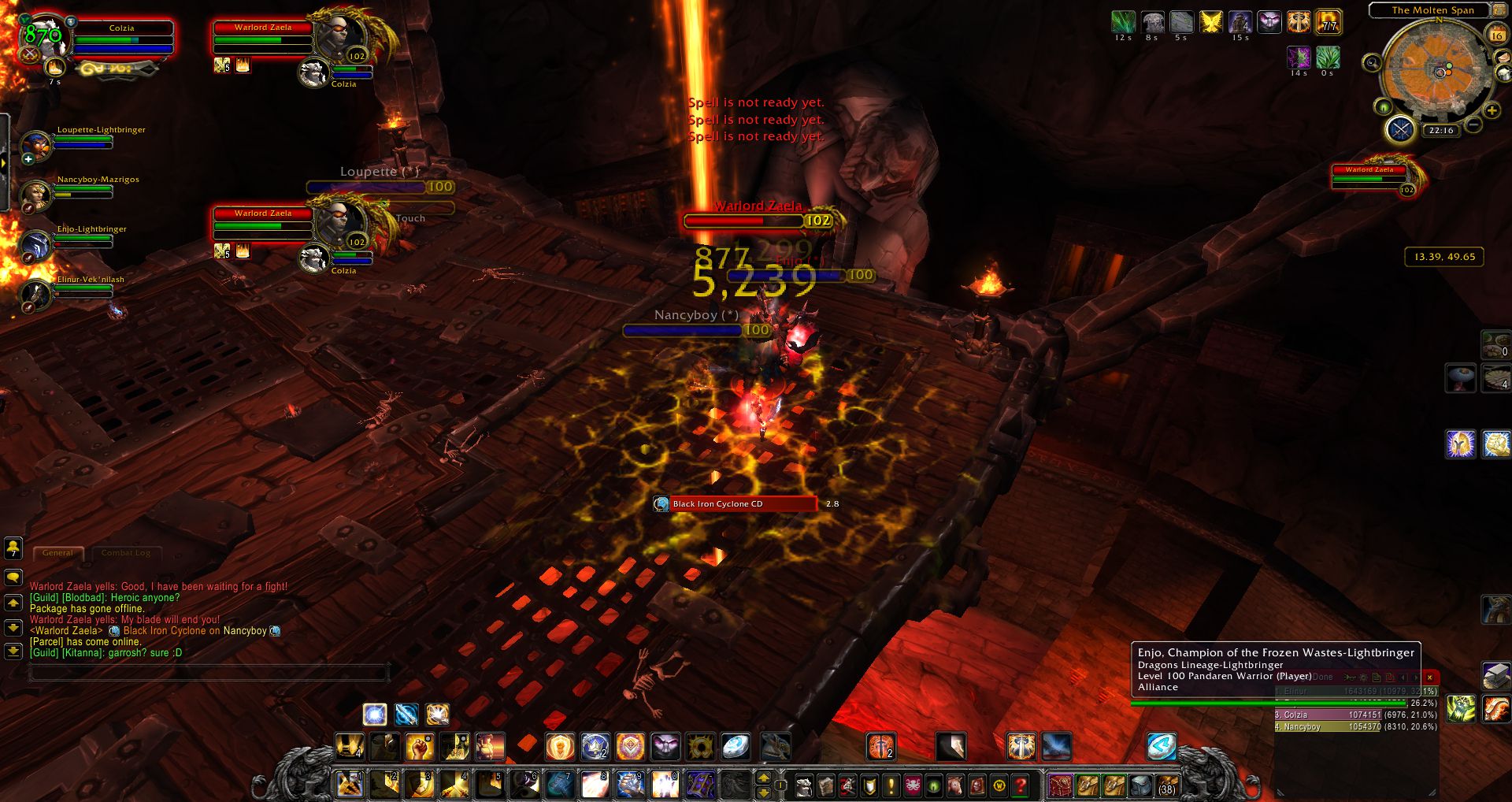Switch to the Combat Log chat tab
The height and width of the screenshot is (802, 1512).
pyautogui.click(x=126, y=553)
